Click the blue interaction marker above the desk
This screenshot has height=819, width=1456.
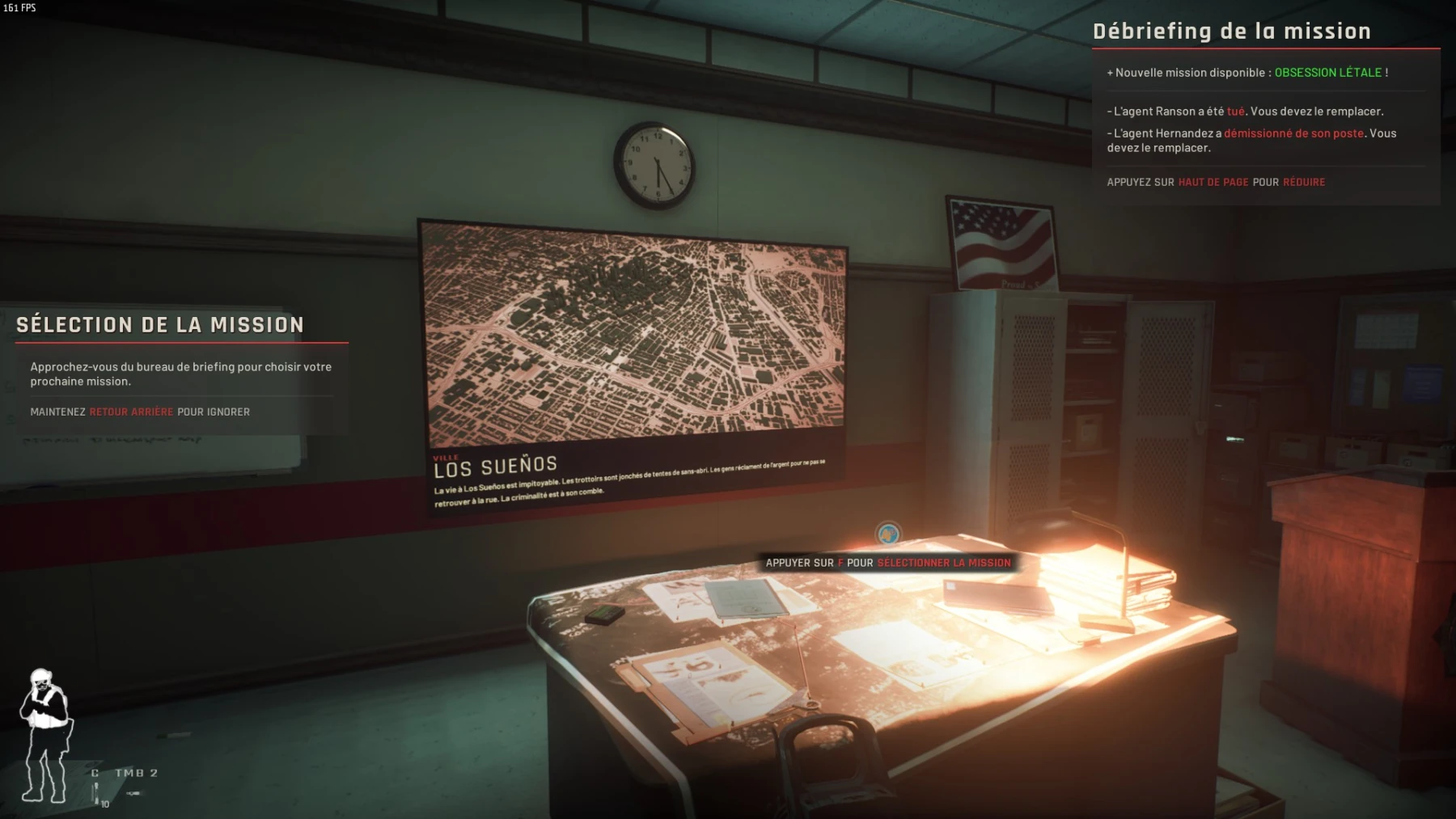[x=888, y=534]
